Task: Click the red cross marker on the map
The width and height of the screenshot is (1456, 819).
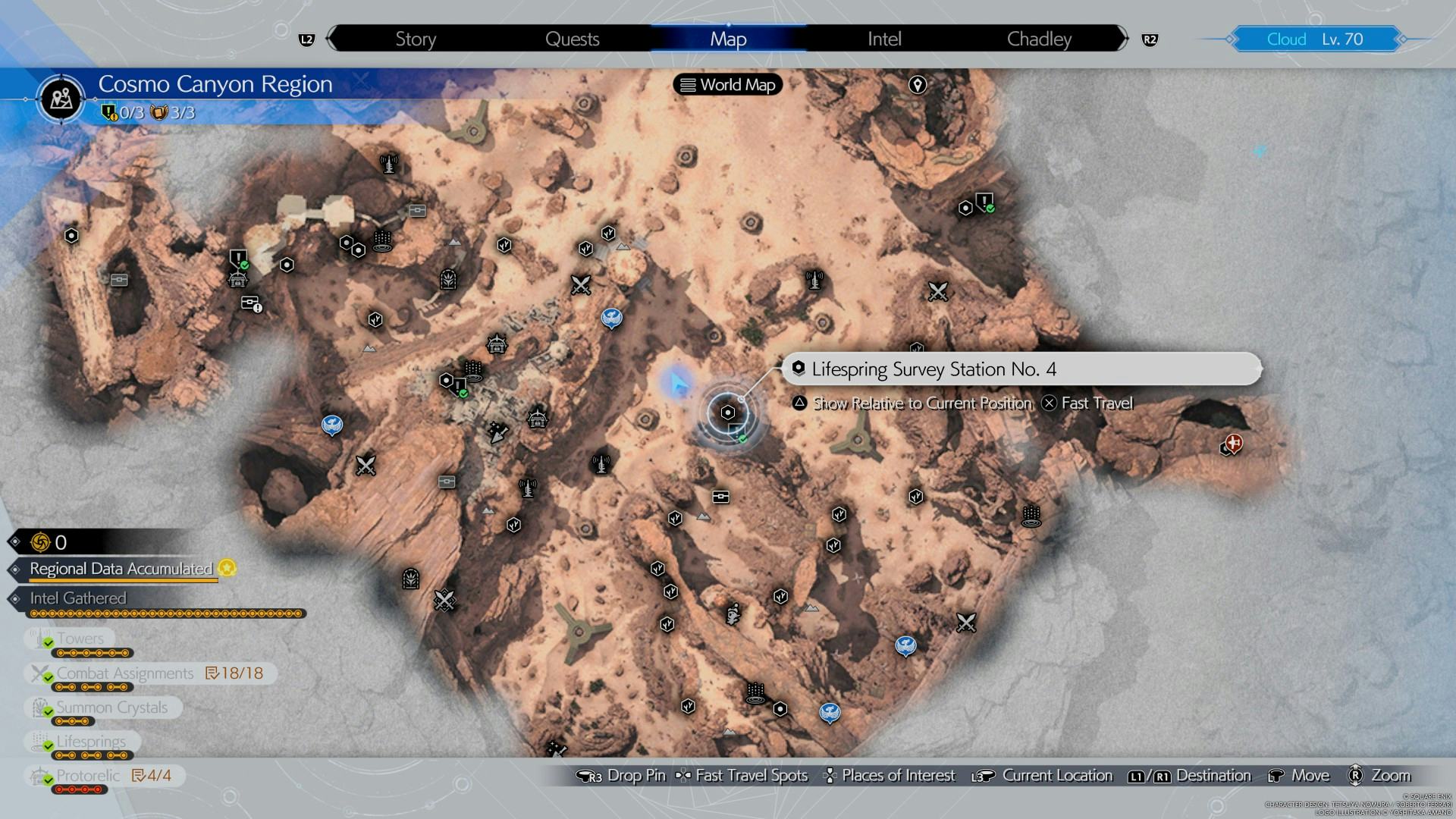Action: [x=1234, y=442]
